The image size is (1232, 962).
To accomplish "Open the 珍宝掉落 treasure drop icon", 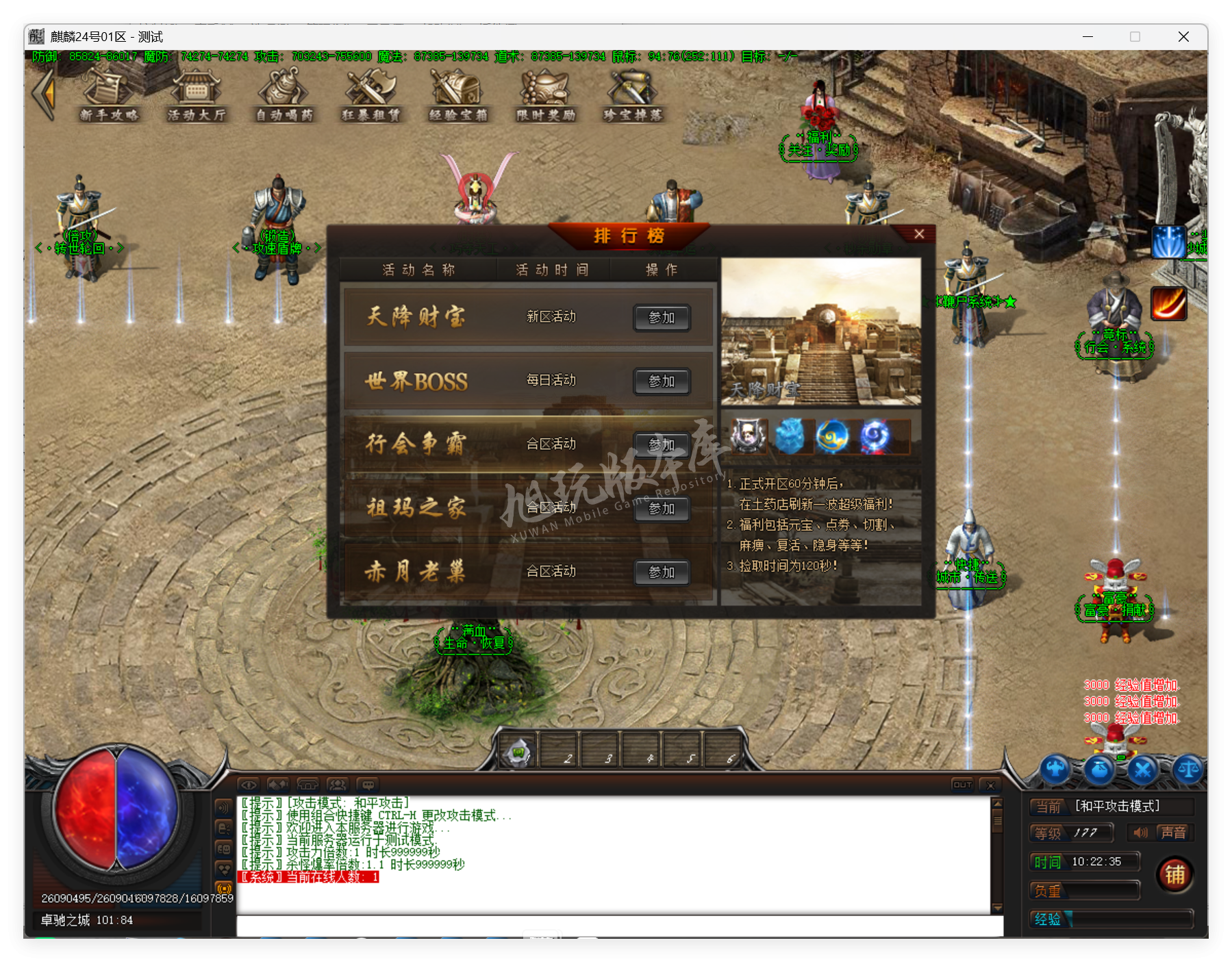I will click(x=630, y=96).
